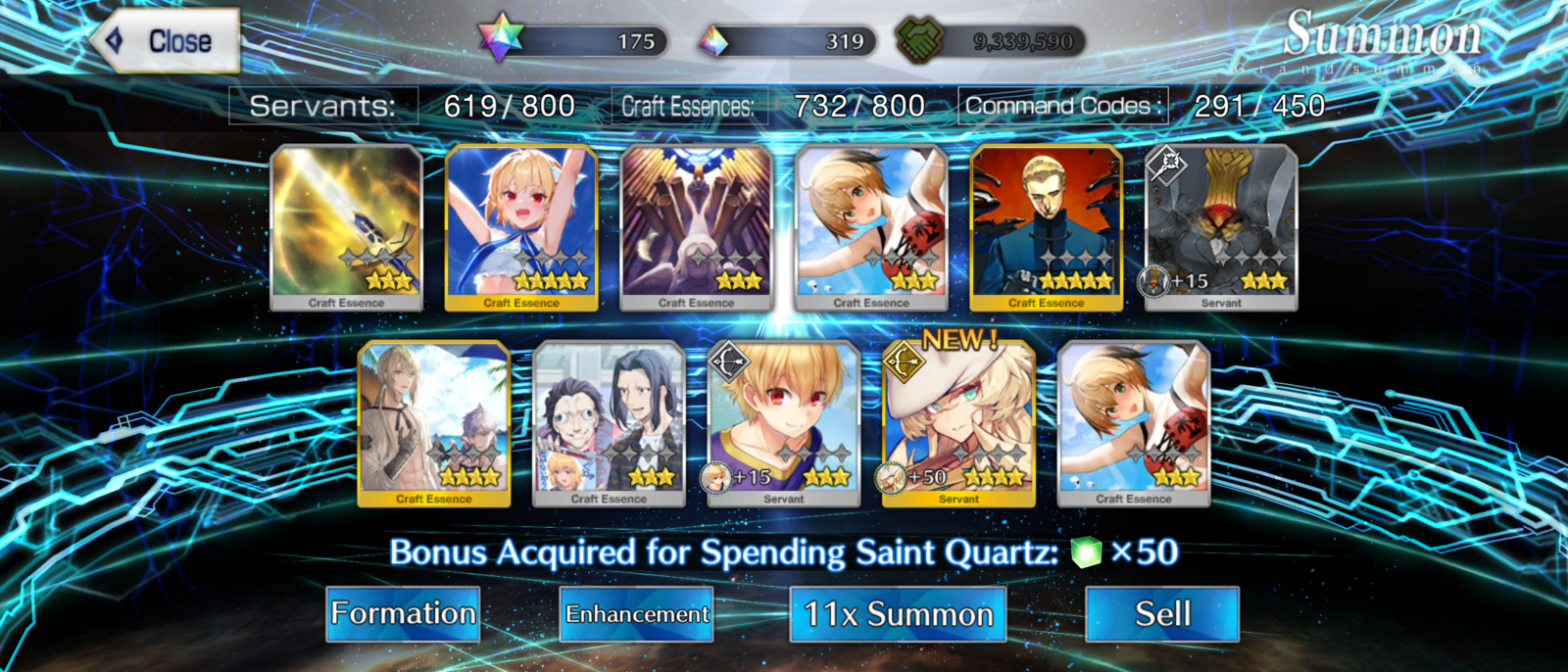View the four-star beach scene Craft Essence
This screenshot has height=672, width=1568.
click(x=434, y=423)
